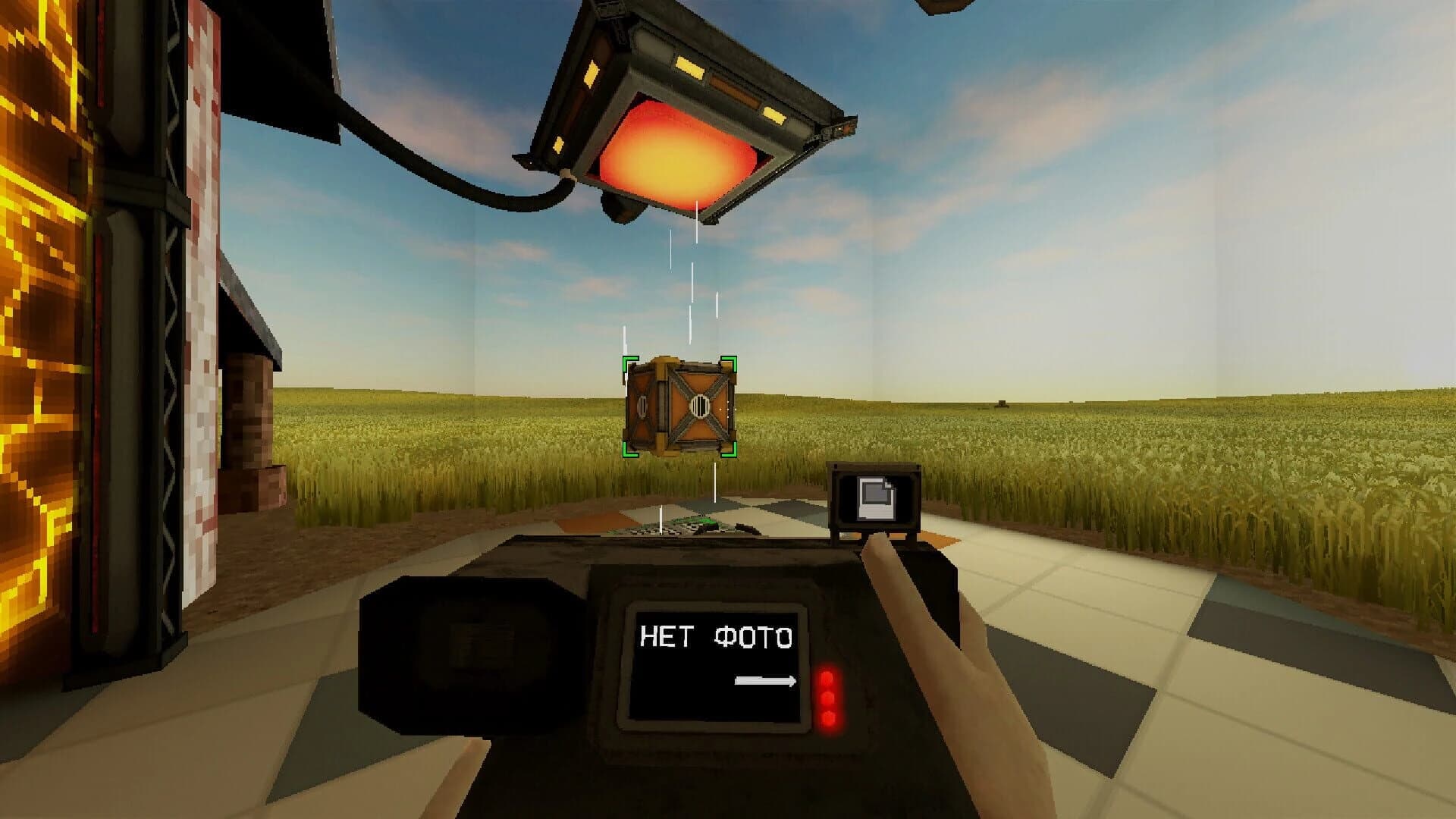The height and width of the screenshot is (819, 1456).
Task: Select the НЕТ ФОТО display screen
Action: coord(717,664)
